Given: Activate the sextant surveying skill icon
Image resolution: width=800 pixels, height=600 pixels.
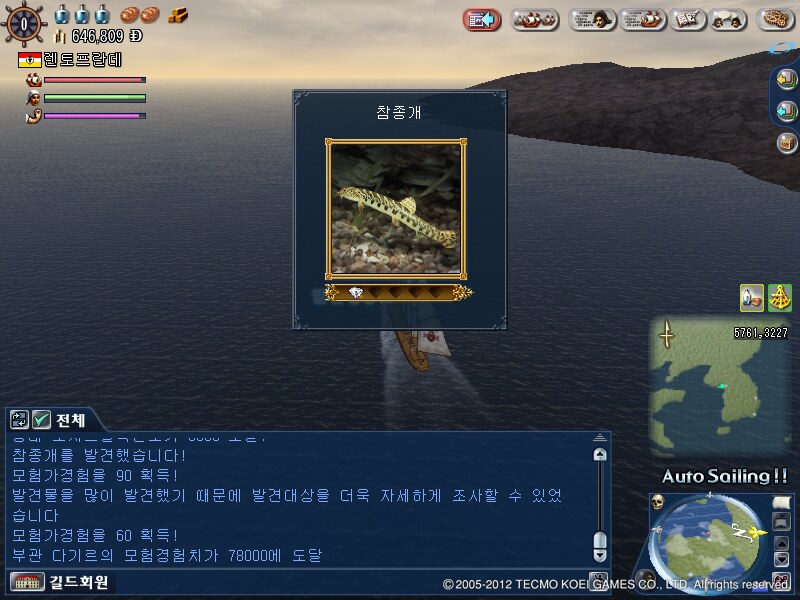Looking at the screenshot, I should coord(779,297).
